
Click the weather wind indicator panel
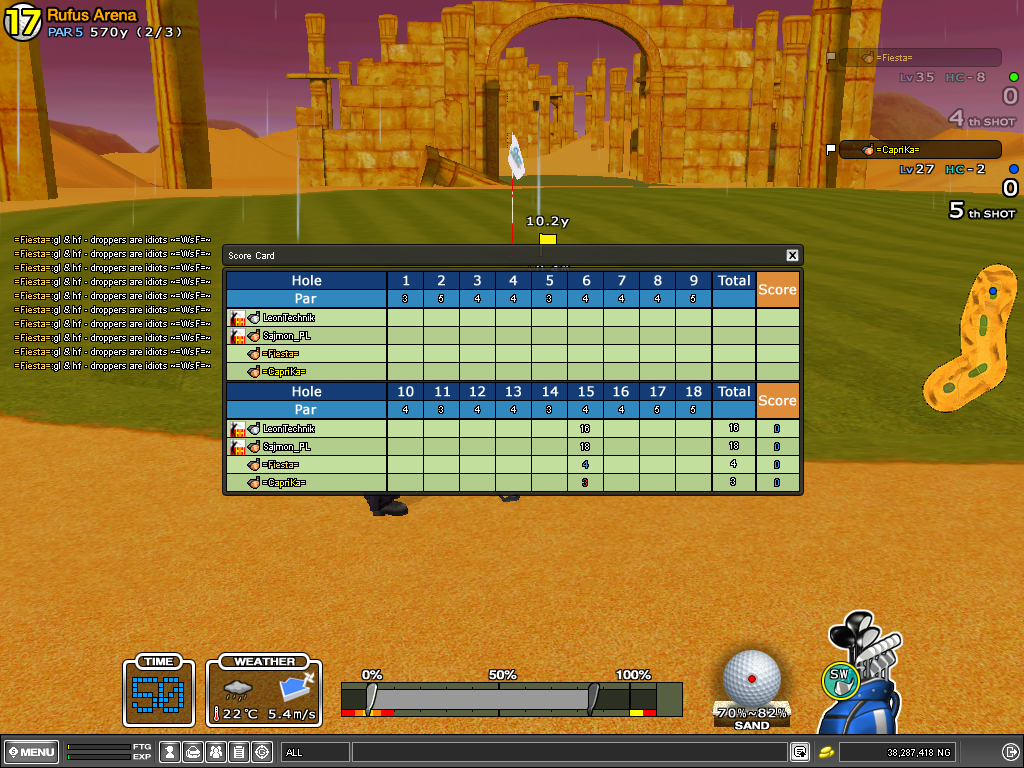[x=264, y=692]
